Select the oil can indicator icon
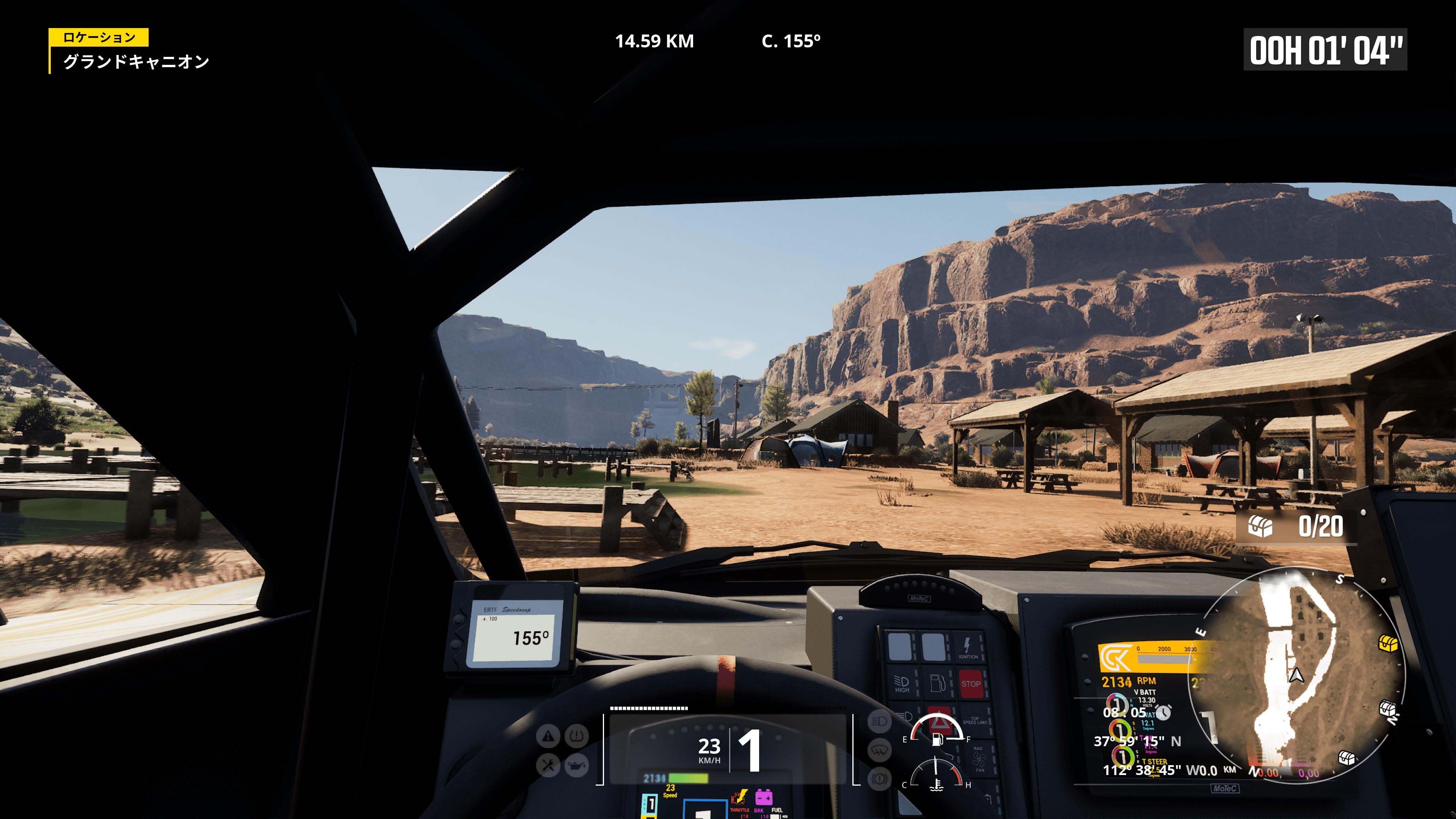 [x=576, y=765]
